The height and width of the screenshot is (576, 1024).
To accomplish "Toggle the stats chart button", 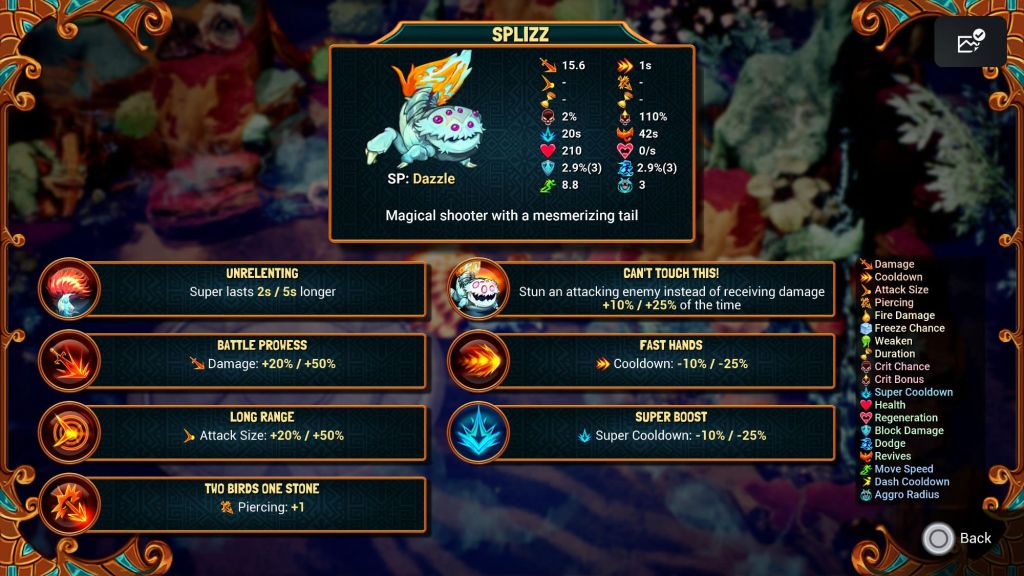I will pyautogui.click(x=970, y=42).
